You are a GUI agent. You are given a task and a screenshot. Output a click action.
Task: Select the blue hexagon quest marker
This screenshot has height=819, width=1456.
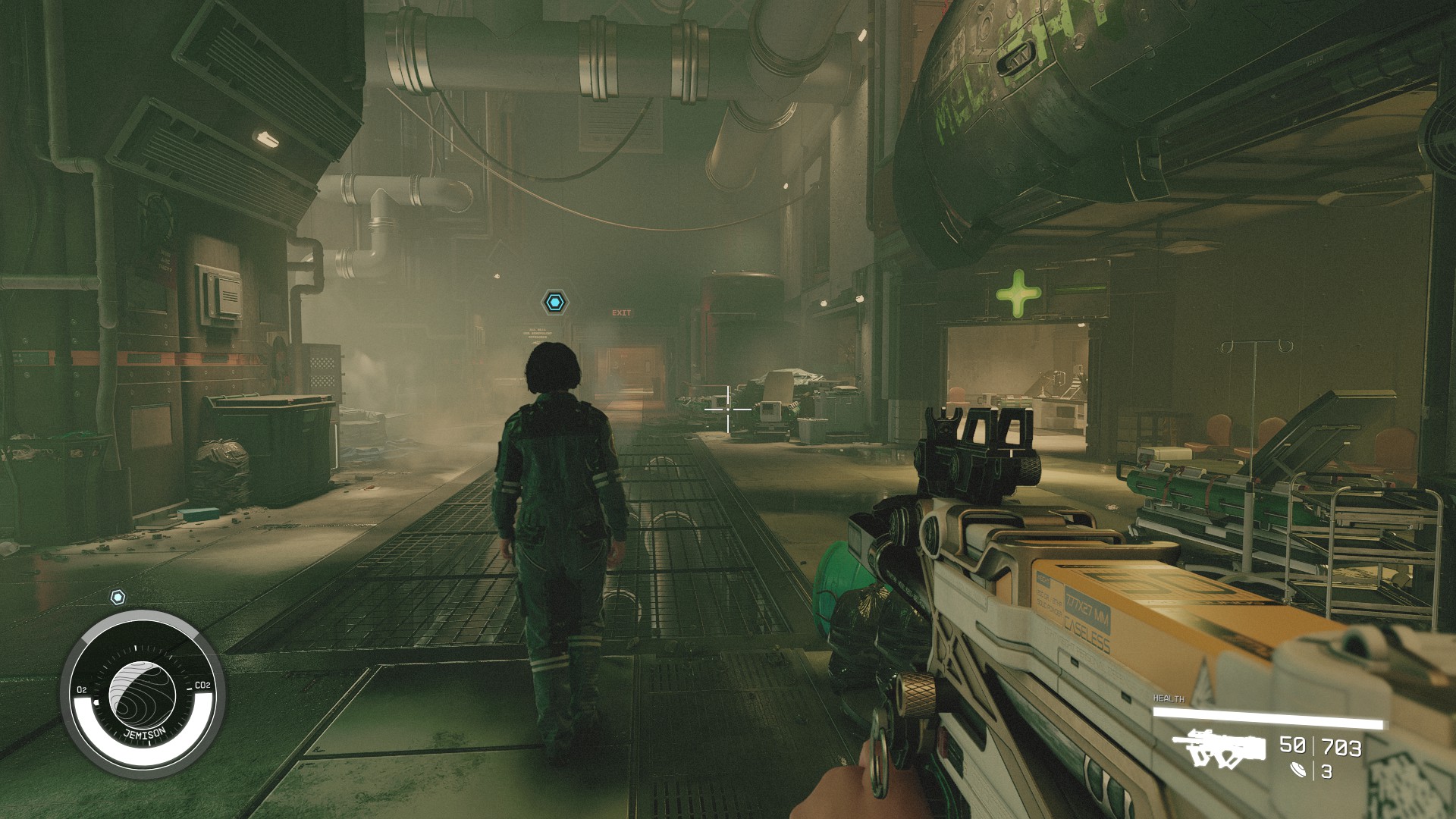pyautogui.click(x=555, y=303)
